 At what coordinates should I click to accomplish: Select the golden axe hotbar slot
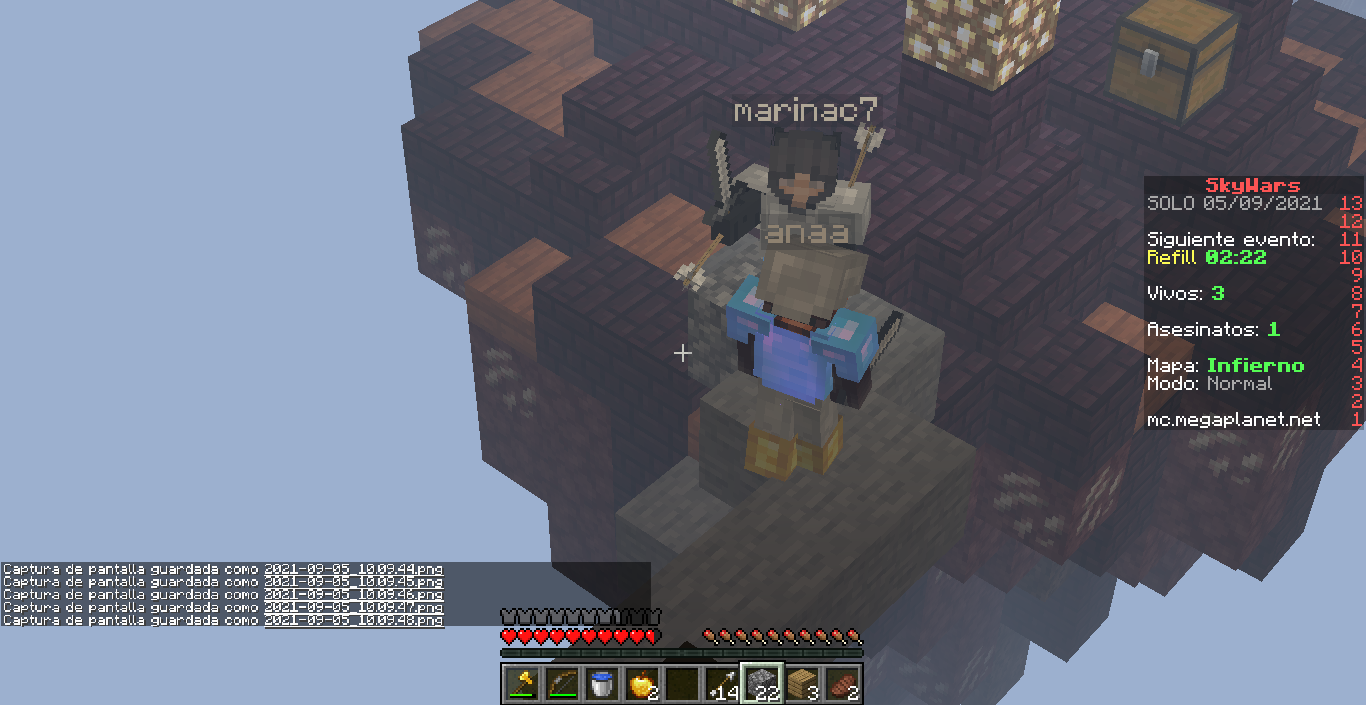521,684
